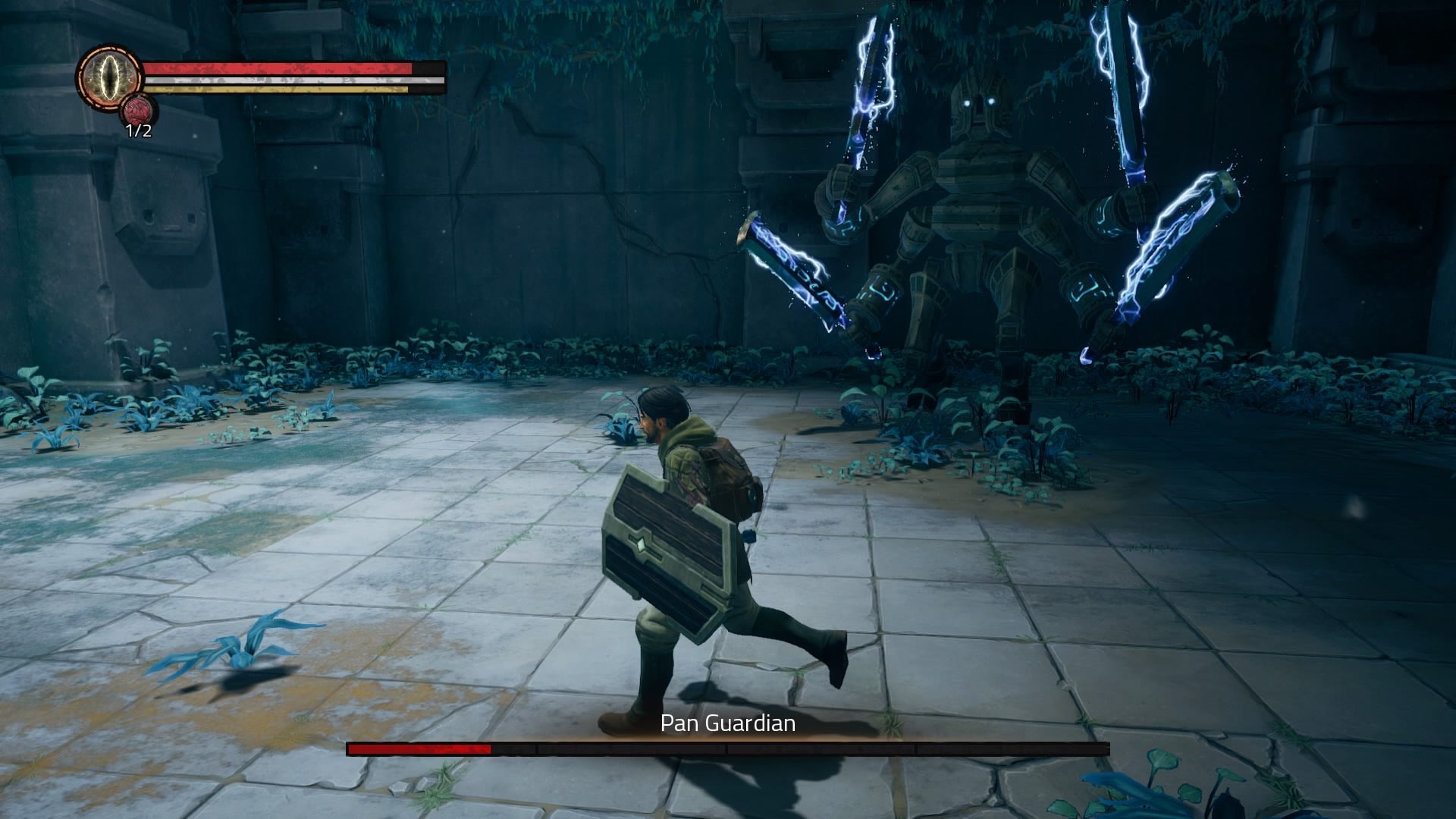Select the red healing item icon

pyautogui.click(x=138, y=111)
